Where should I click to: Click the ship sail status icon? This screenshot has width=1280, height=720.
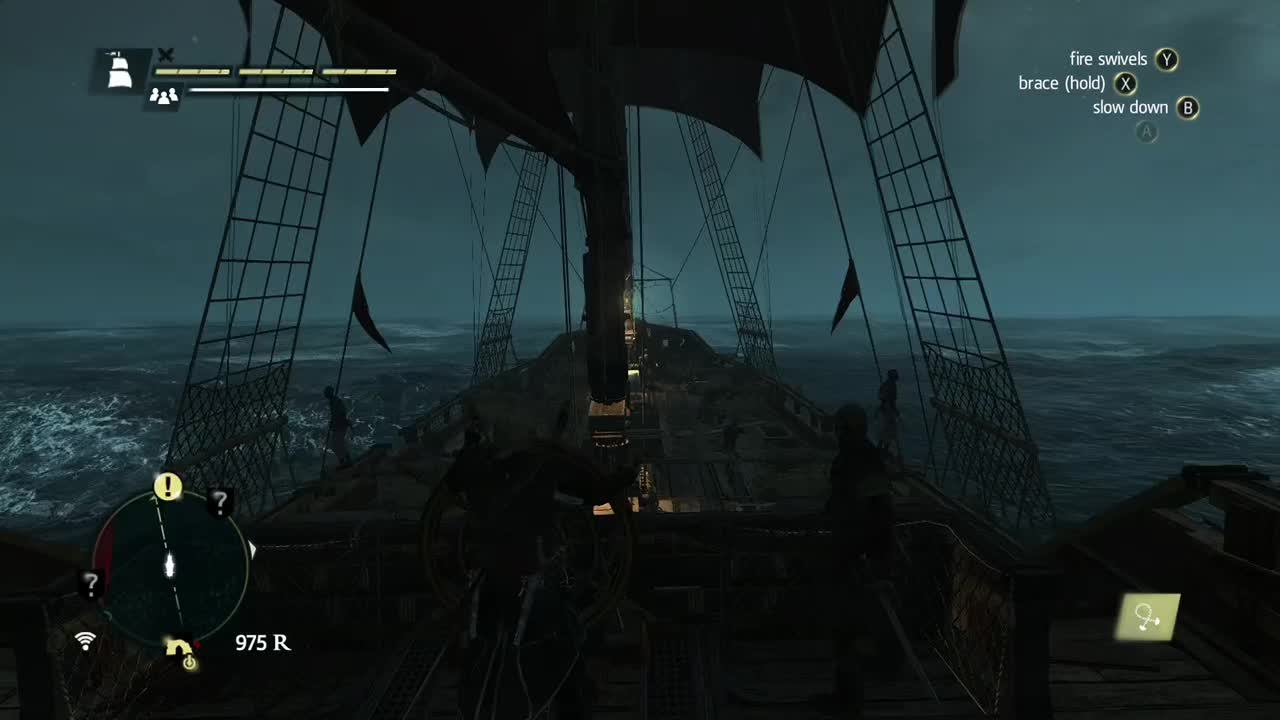[119, 70]
